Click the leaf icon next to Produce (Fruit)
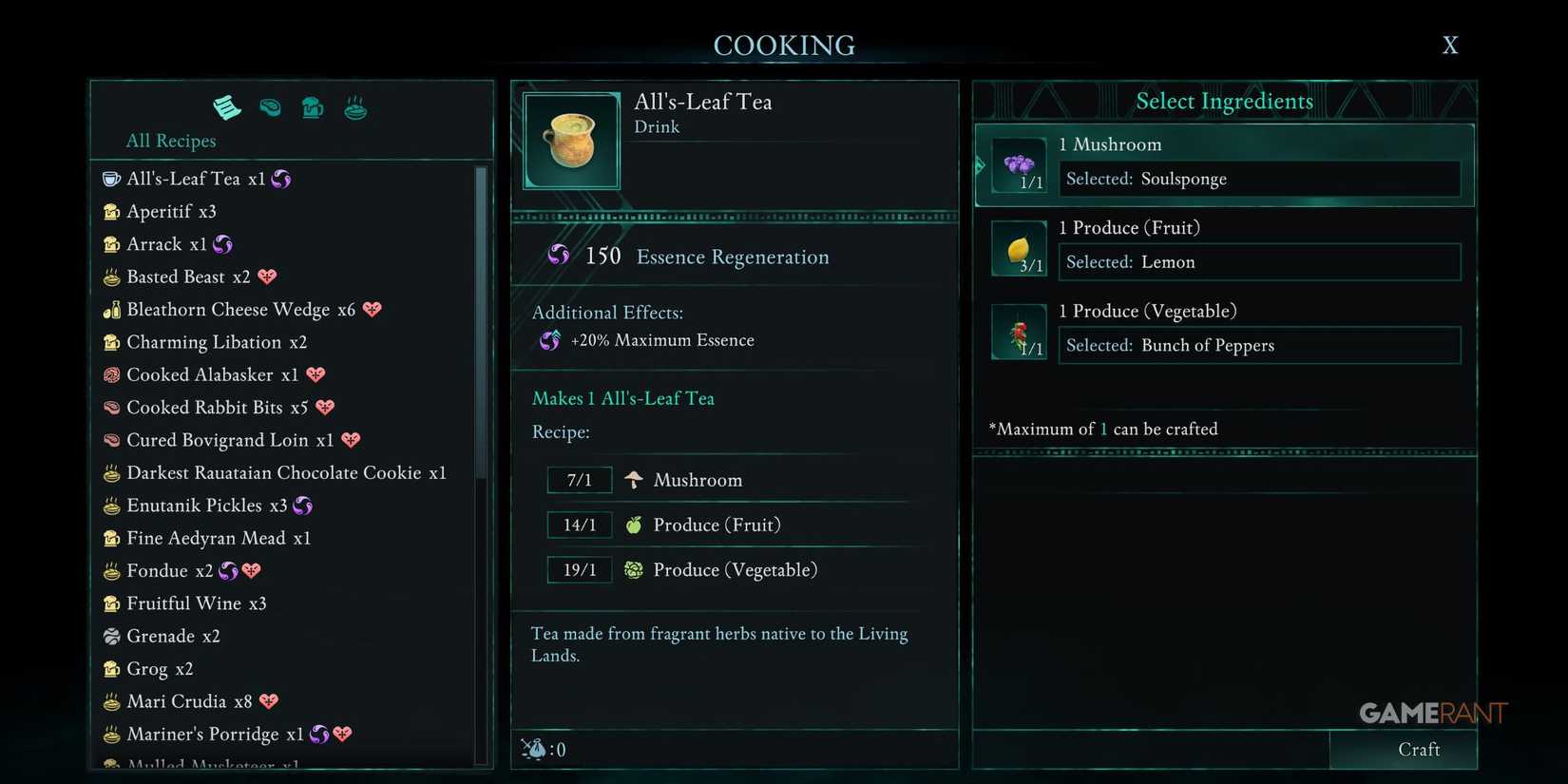 point(633,524)
